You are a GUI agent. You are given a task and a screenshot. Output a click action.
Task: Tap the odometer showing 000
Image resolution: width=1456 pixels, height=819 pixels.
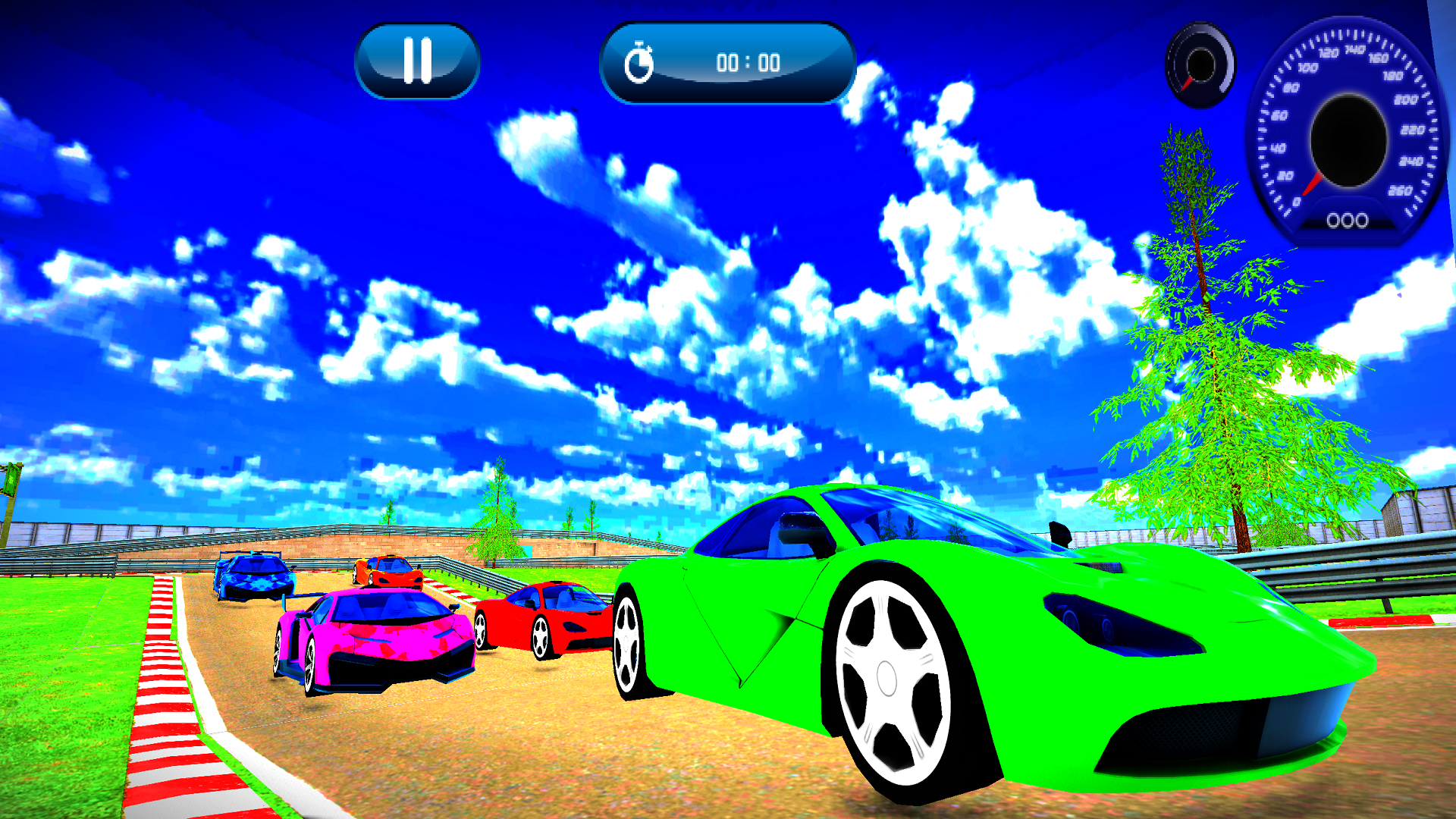click(x=1347, y=219)
